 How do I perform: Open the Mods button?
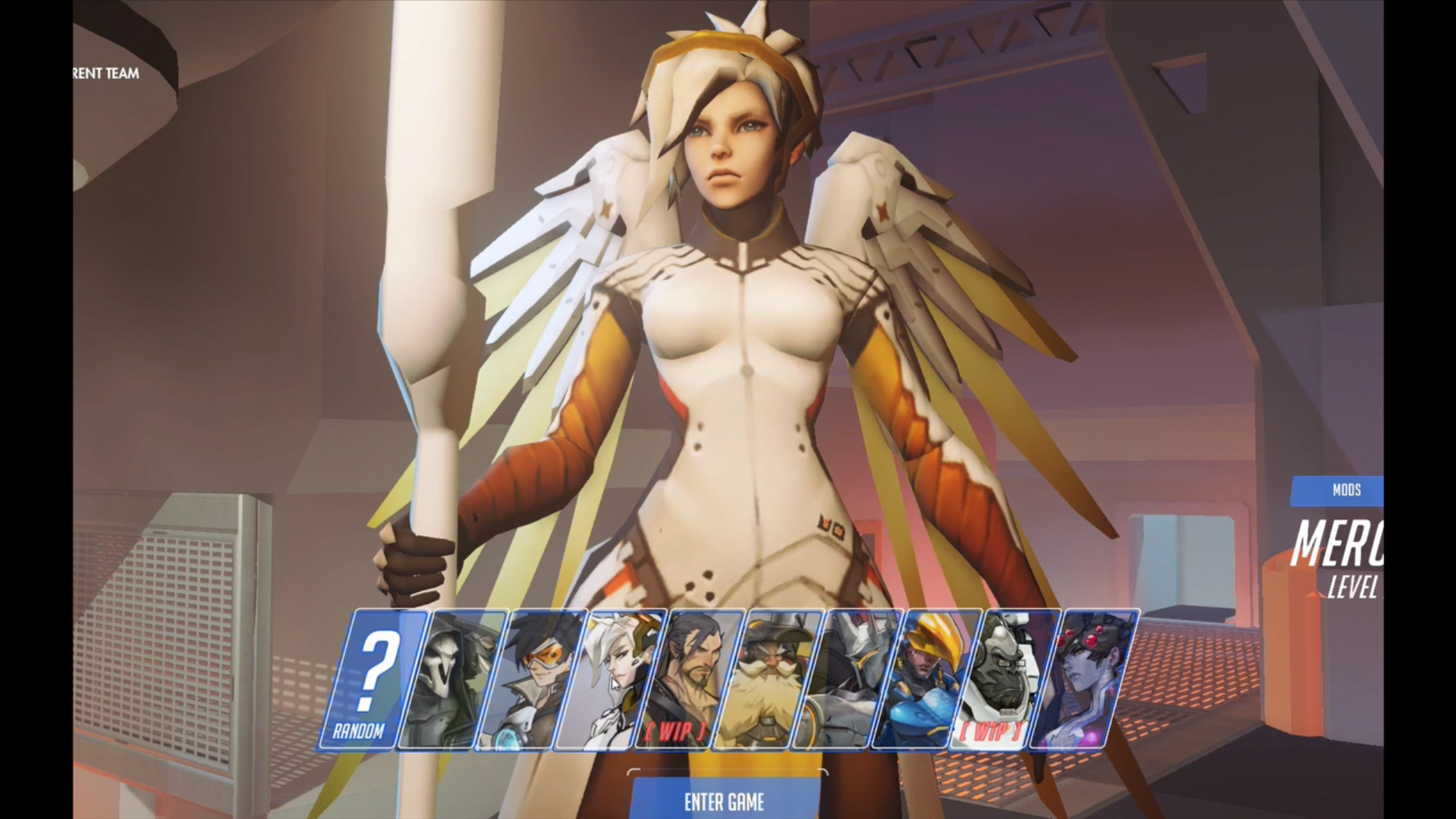(1343, 490)
